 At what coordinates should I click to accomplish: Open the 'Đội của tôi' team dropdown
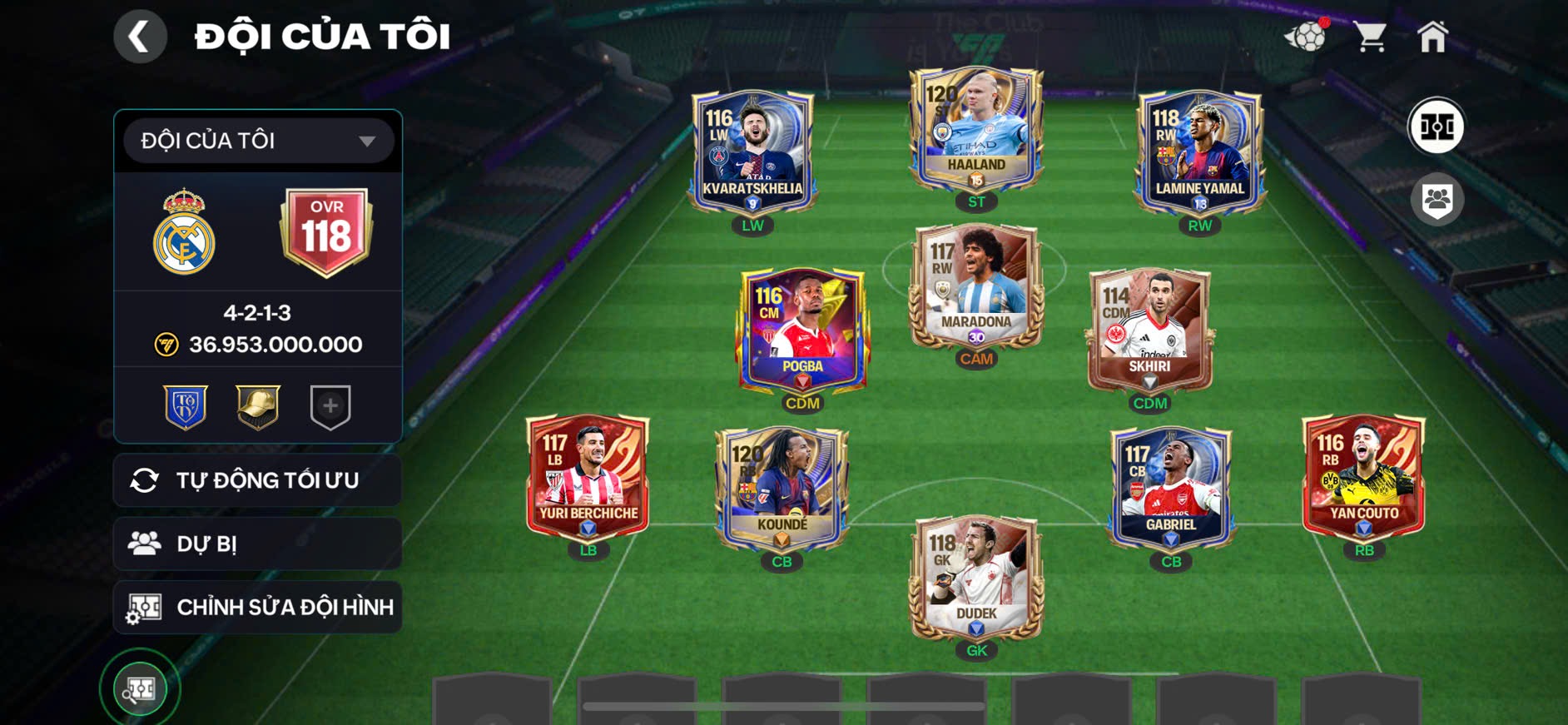coord(255,140)
